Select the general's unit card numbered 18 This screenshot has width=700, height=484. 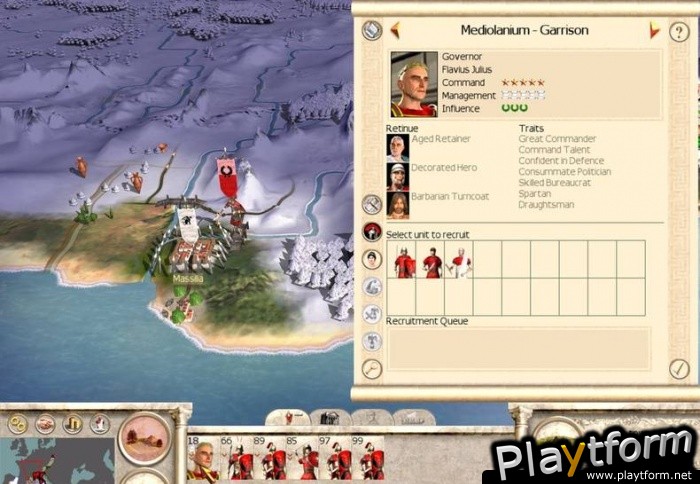tap(202, 458)
